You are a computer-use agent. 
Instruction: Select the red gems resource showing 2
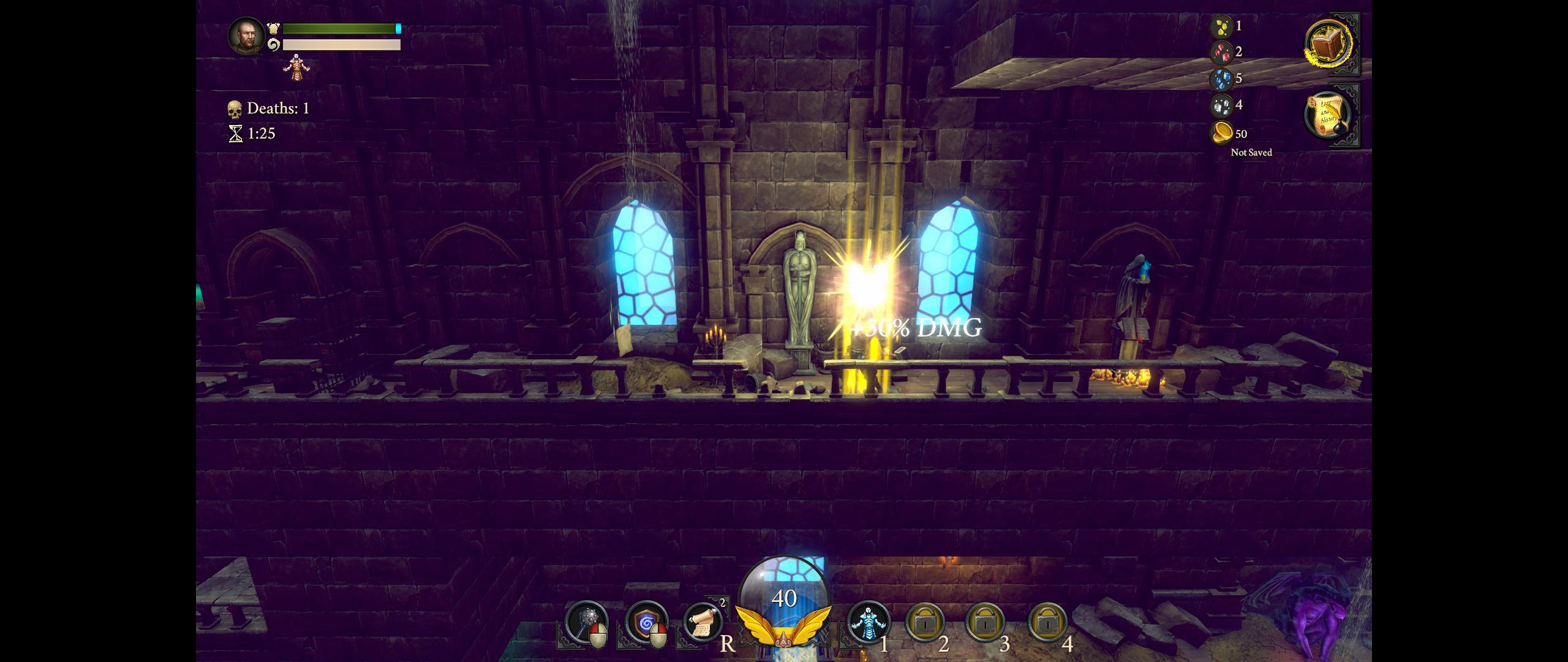(1221, 53)
